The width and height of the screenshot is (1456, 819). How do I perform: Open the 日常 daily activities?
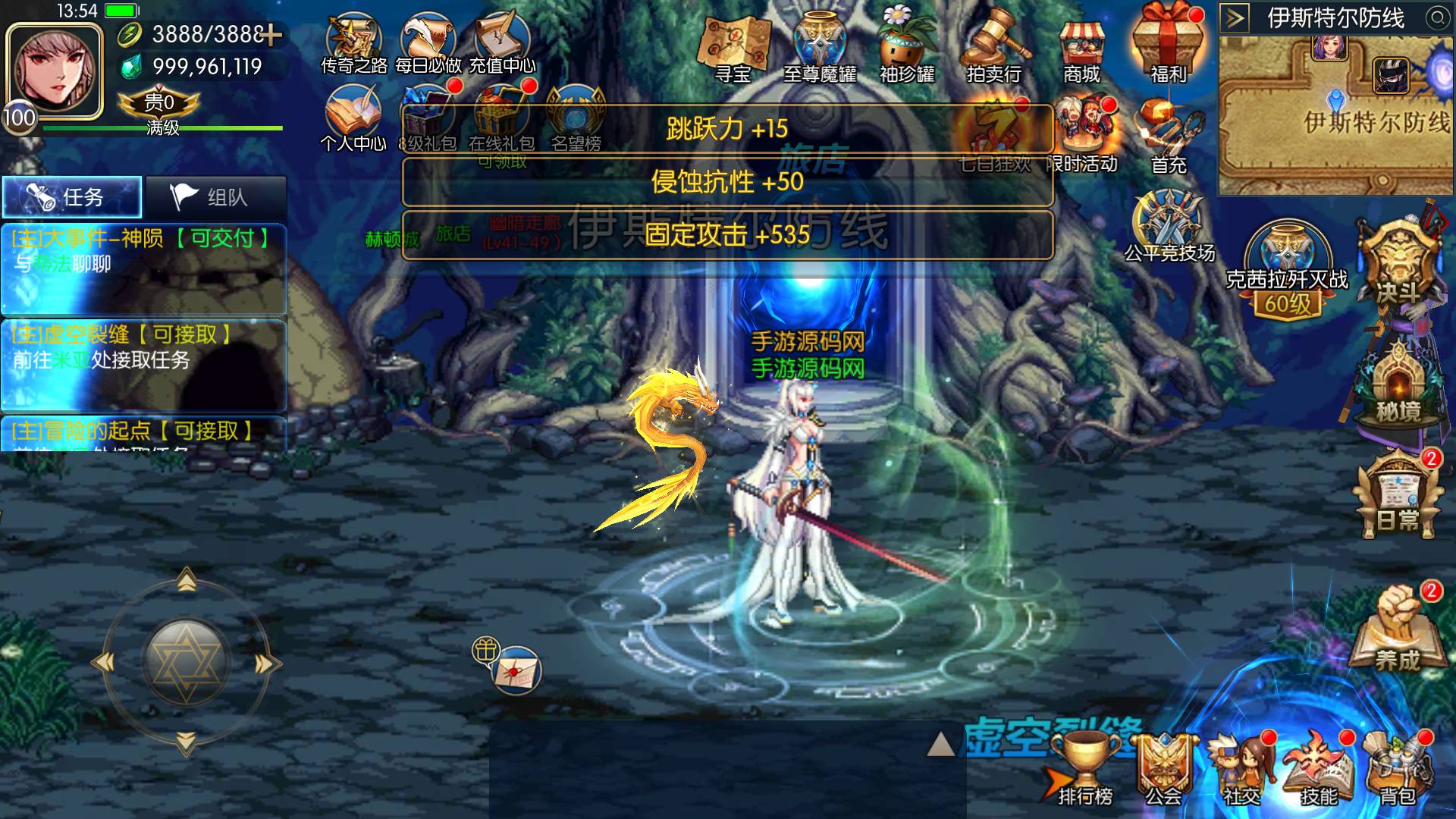tap(1398, 497)
